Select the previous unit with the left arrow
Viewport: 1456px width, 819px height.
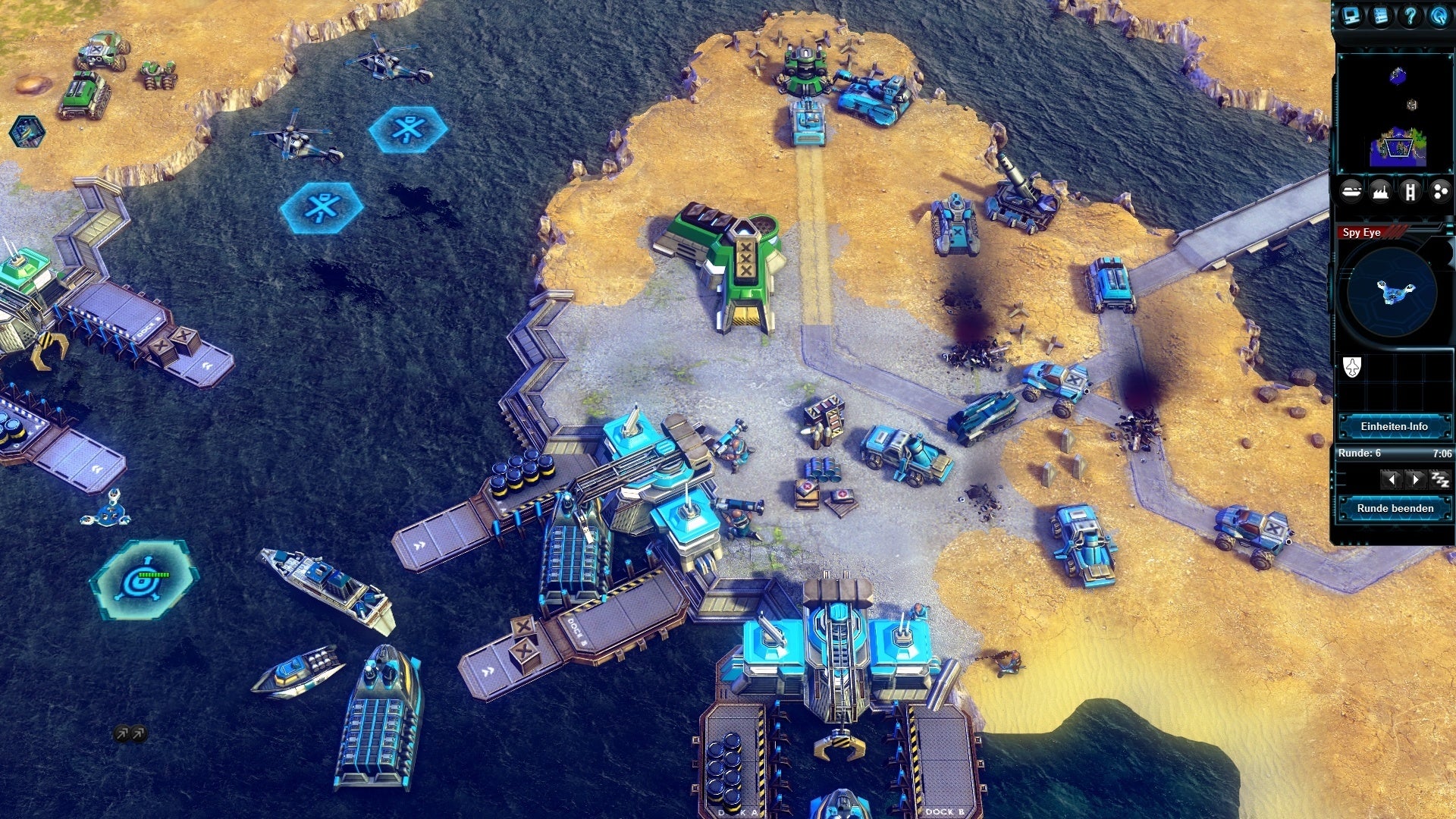[x=1390, y=479]
